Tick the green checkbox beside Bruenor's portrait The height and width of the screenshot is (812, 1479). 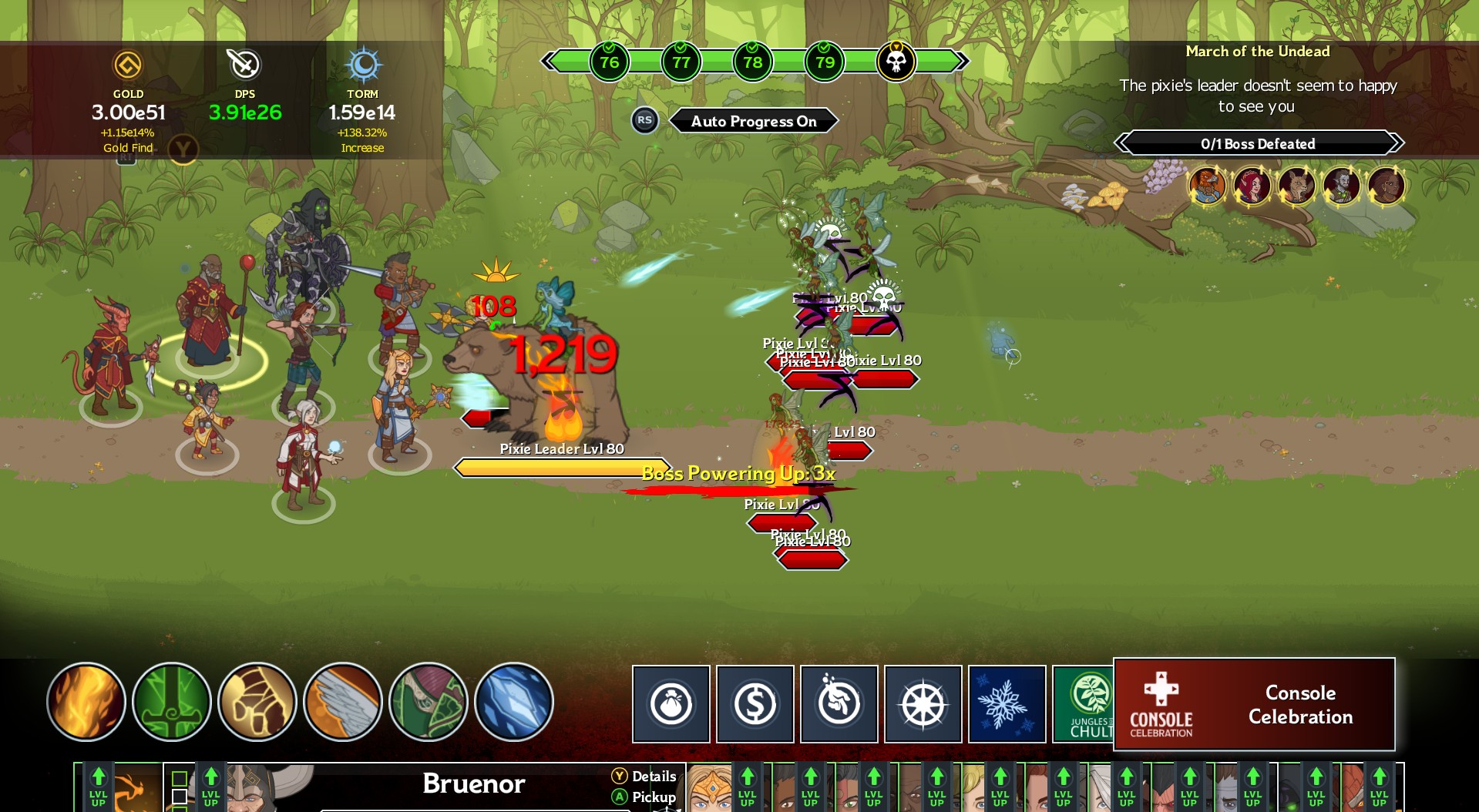tap(180, 779)
